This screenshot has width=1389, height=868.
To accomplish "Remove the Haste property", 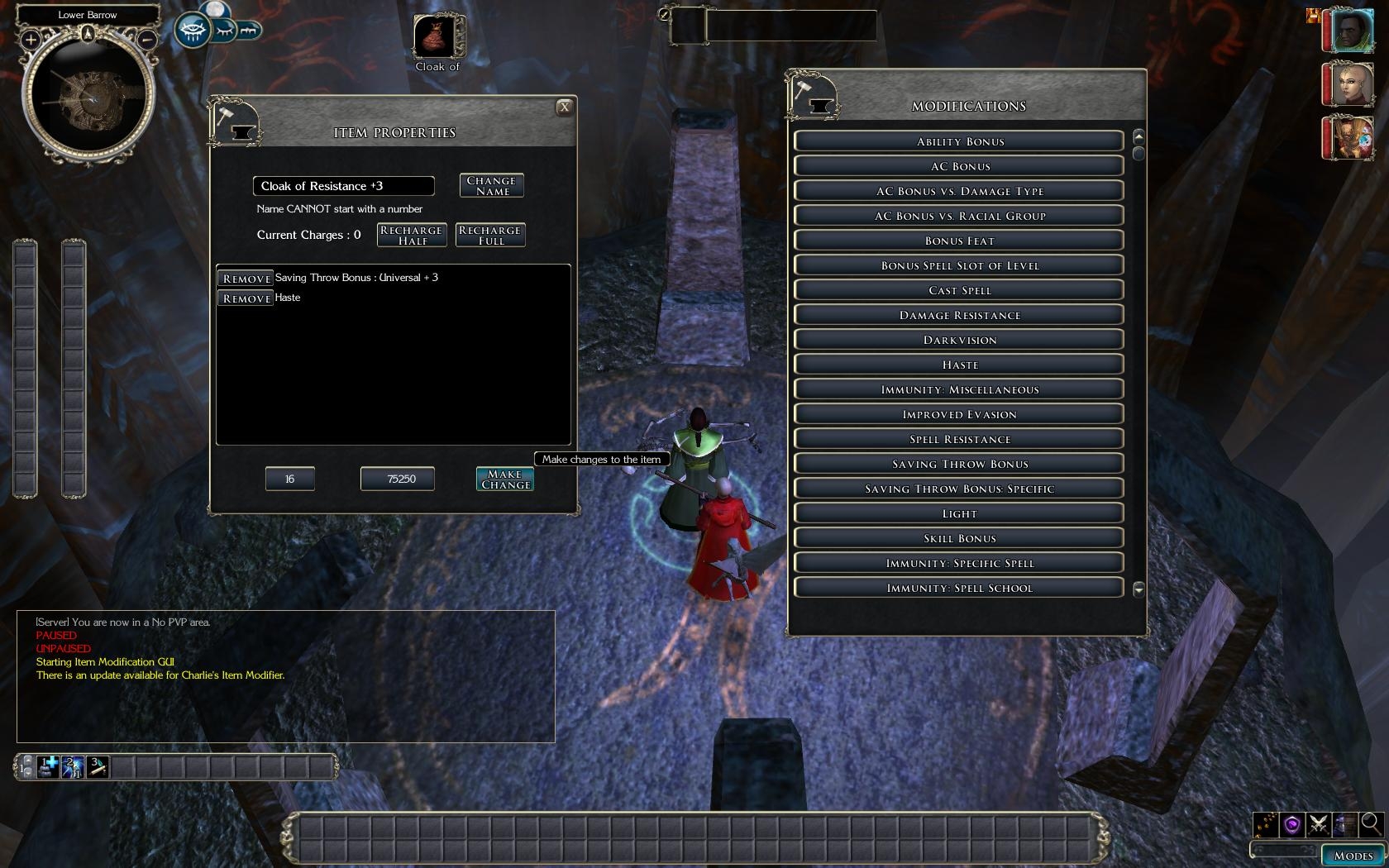I will pos(246,298).
